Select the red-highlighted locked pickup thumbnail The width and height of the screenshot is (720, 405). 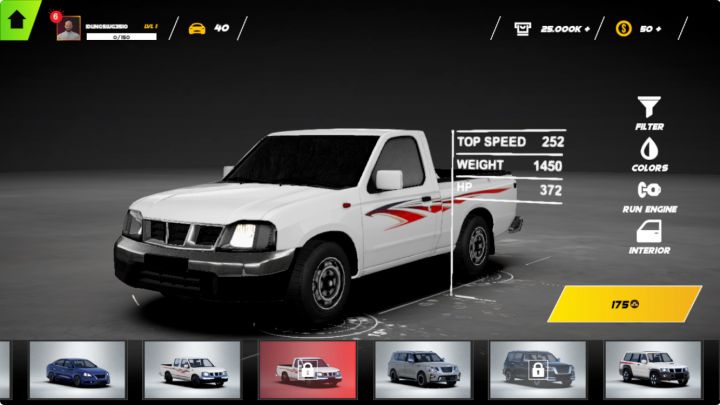pyautogui.click(x=307, y=369)
